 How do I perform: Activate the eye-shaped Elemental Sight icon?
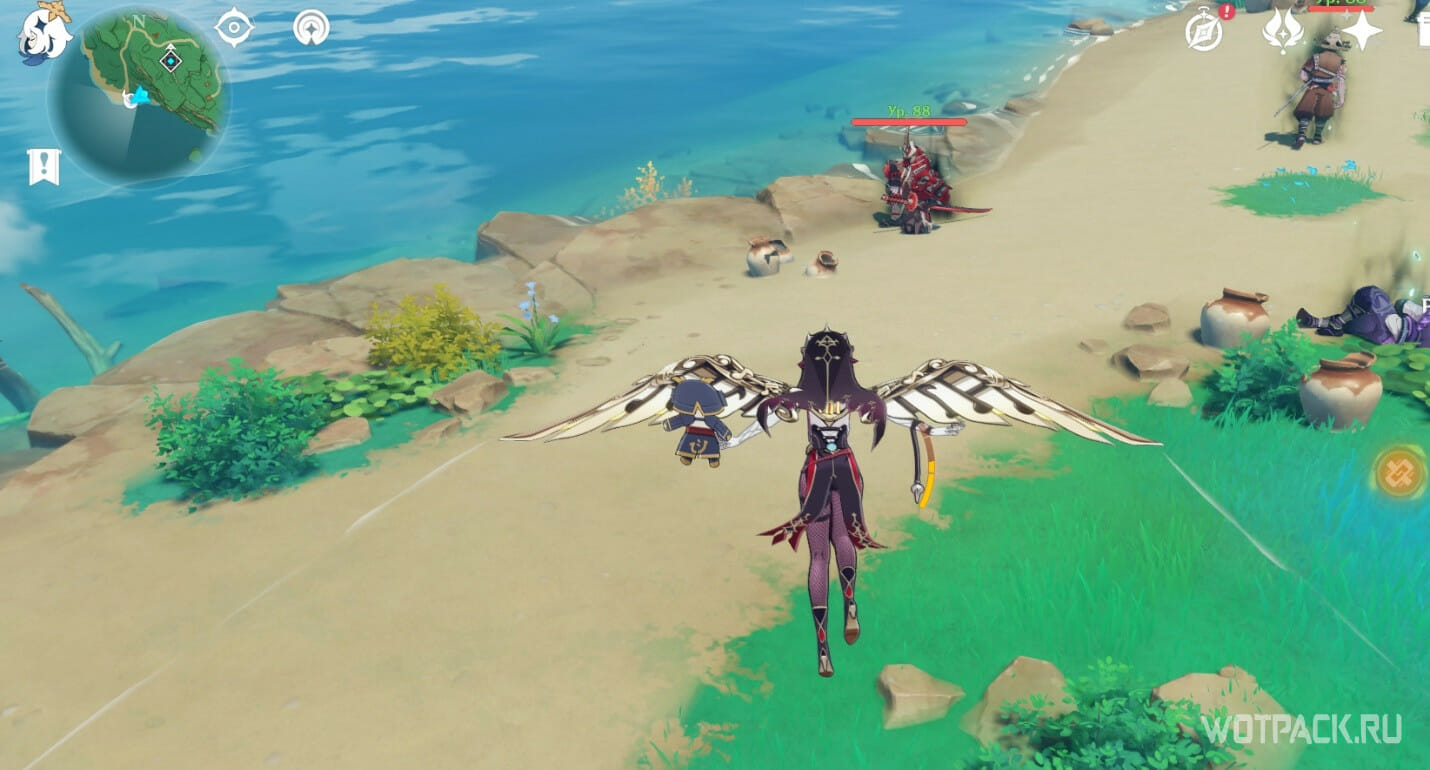234,27
